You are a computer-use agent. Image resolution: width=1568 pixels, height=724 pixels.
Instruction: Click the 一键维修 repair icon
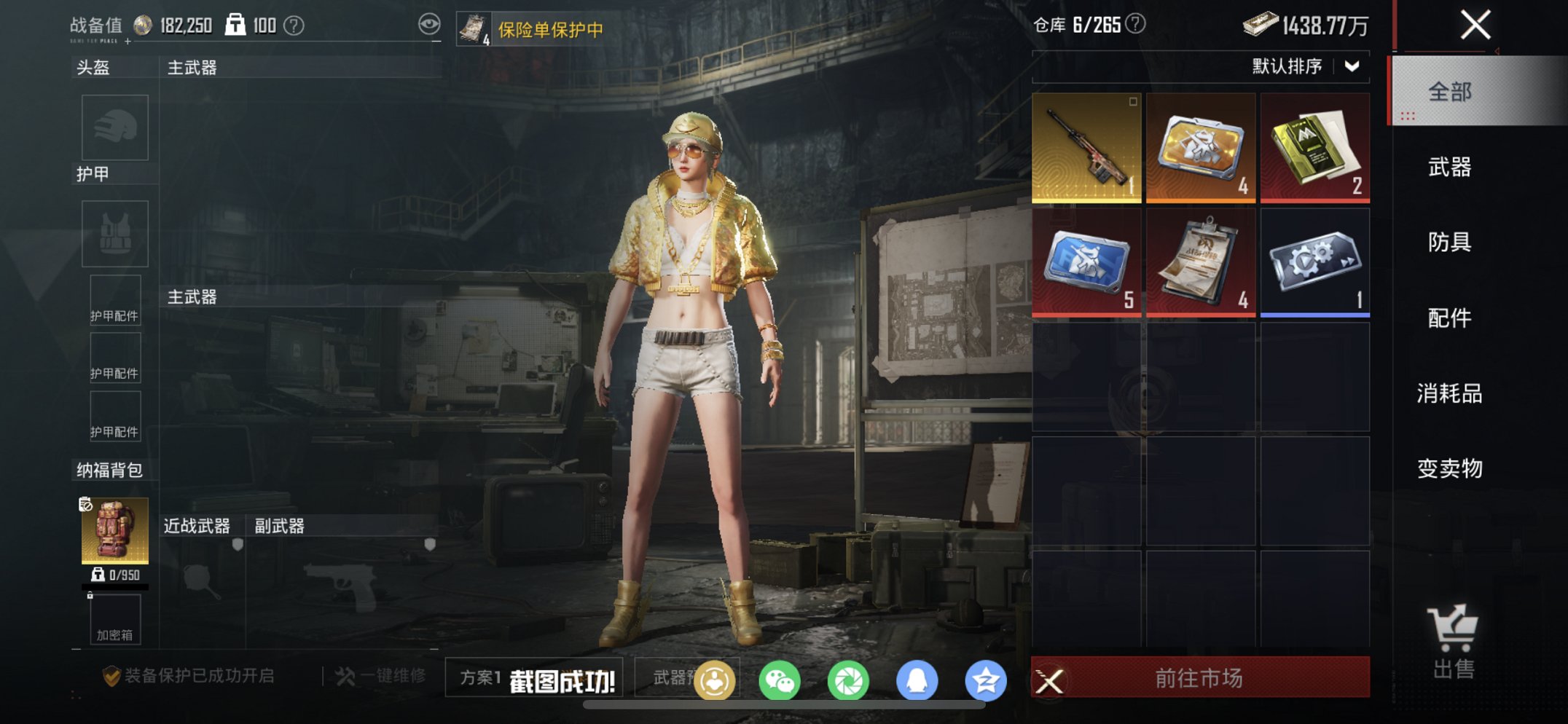349,676
